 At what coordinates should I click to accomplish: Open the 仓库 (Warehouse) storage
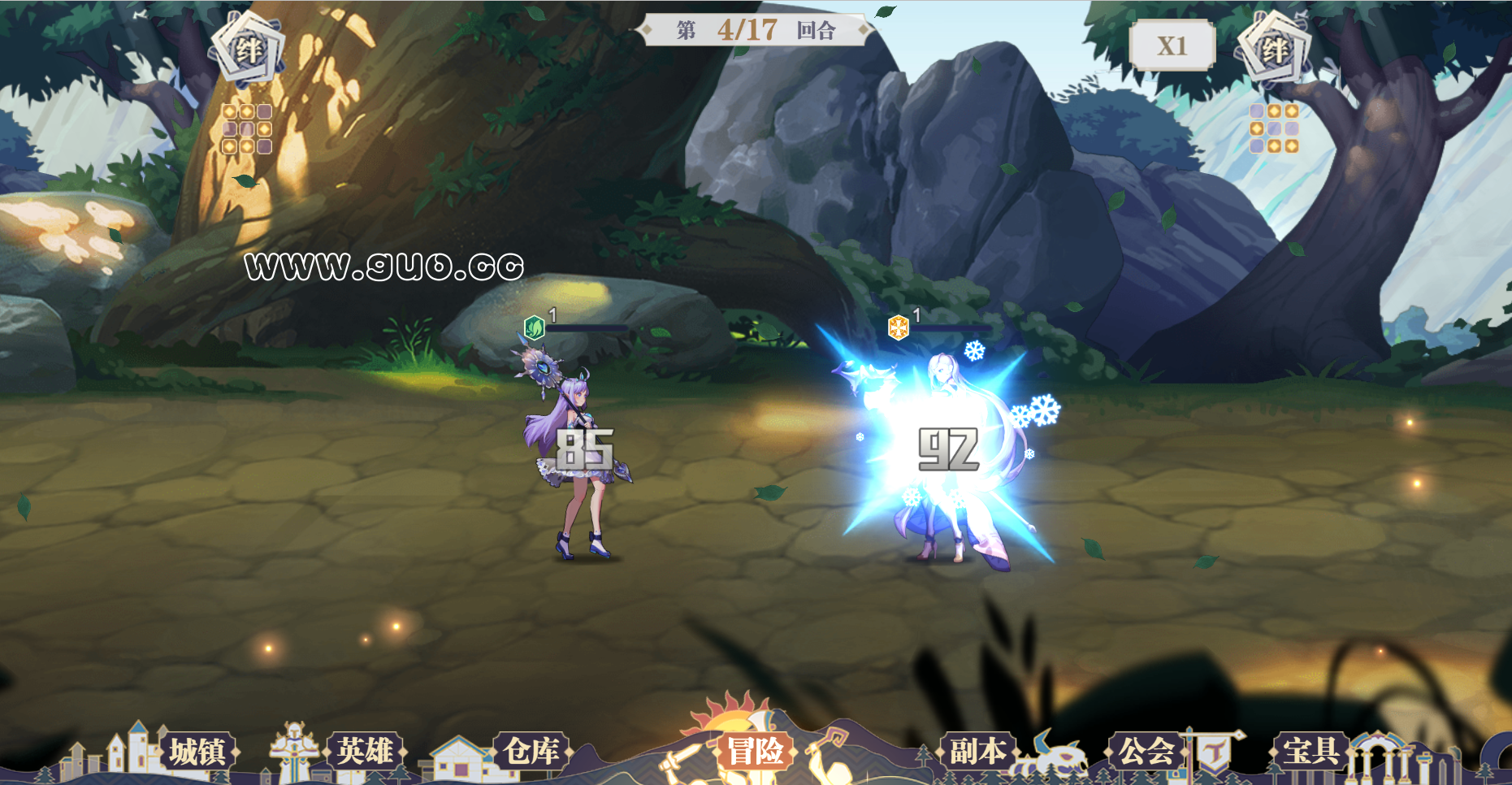531,752
